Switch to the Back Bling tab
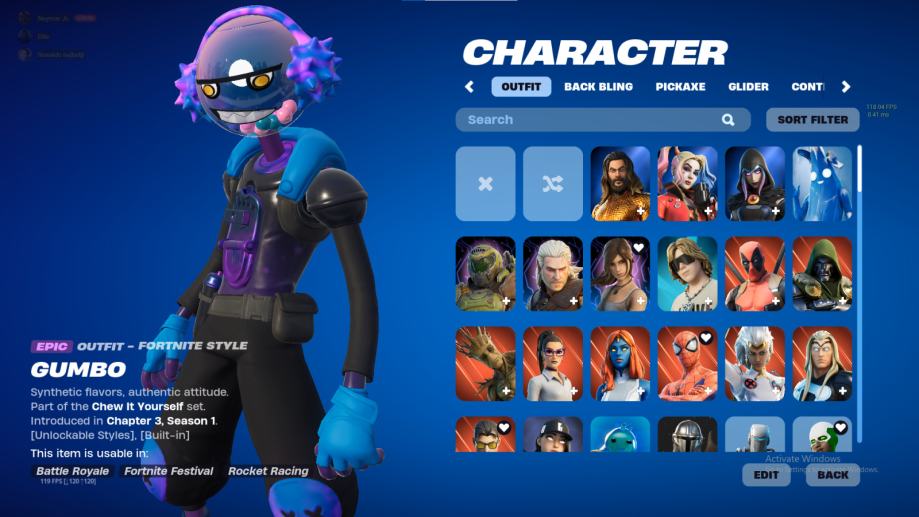This screenshot has height=517, width=919. point(598,87)
